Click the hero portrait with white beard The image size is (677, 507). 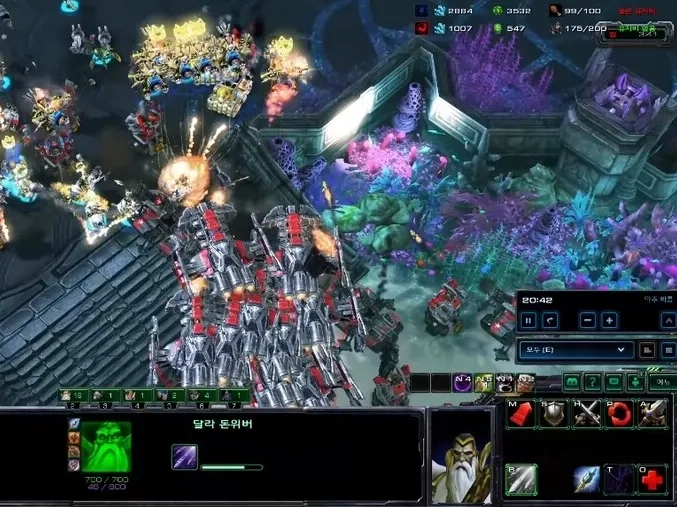[x=461, y=457]
